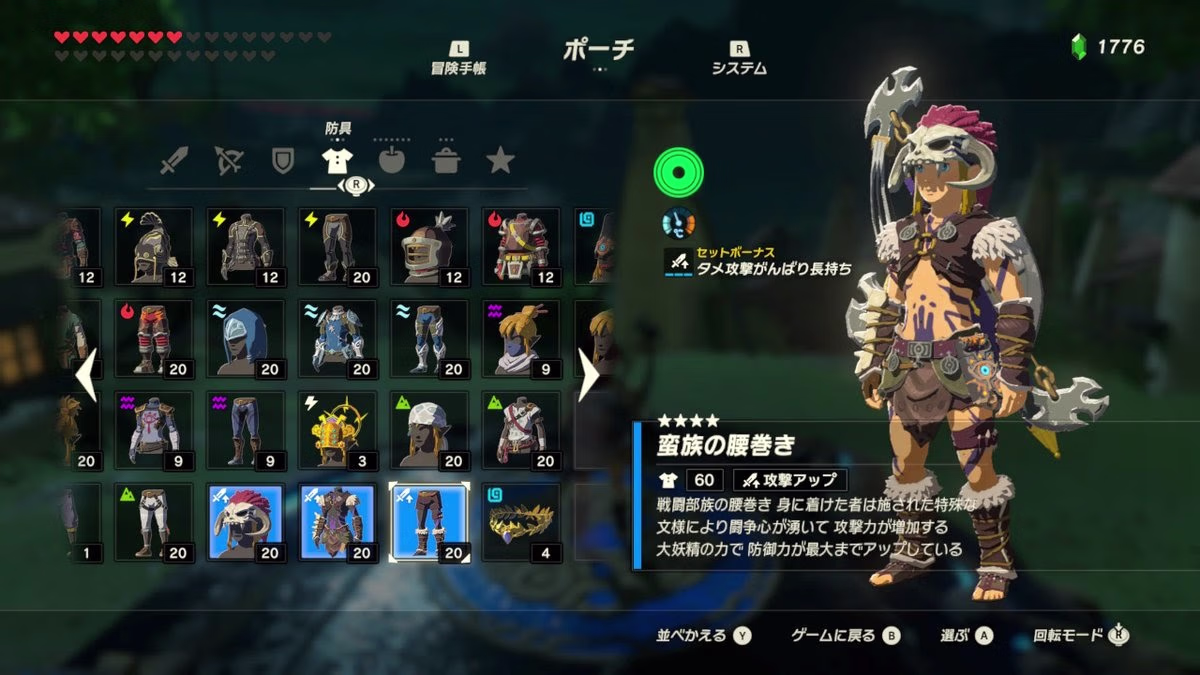Open the key items star tab
Image resolution: width=1200 pixels, height=675 pixels.
pos(499,160)
